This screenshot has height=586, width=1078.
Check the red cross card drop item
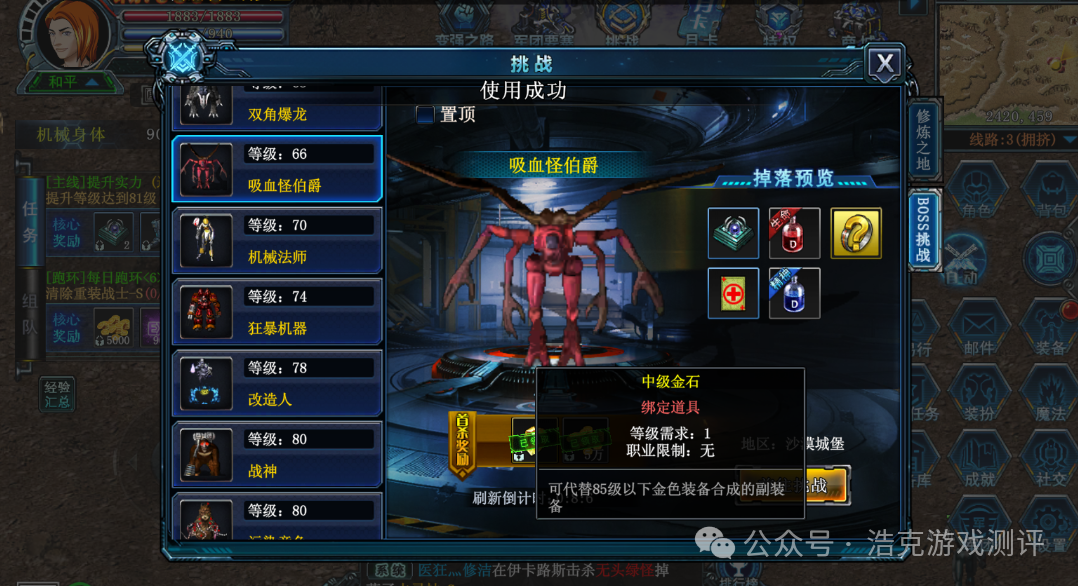(x=733, y=293)
